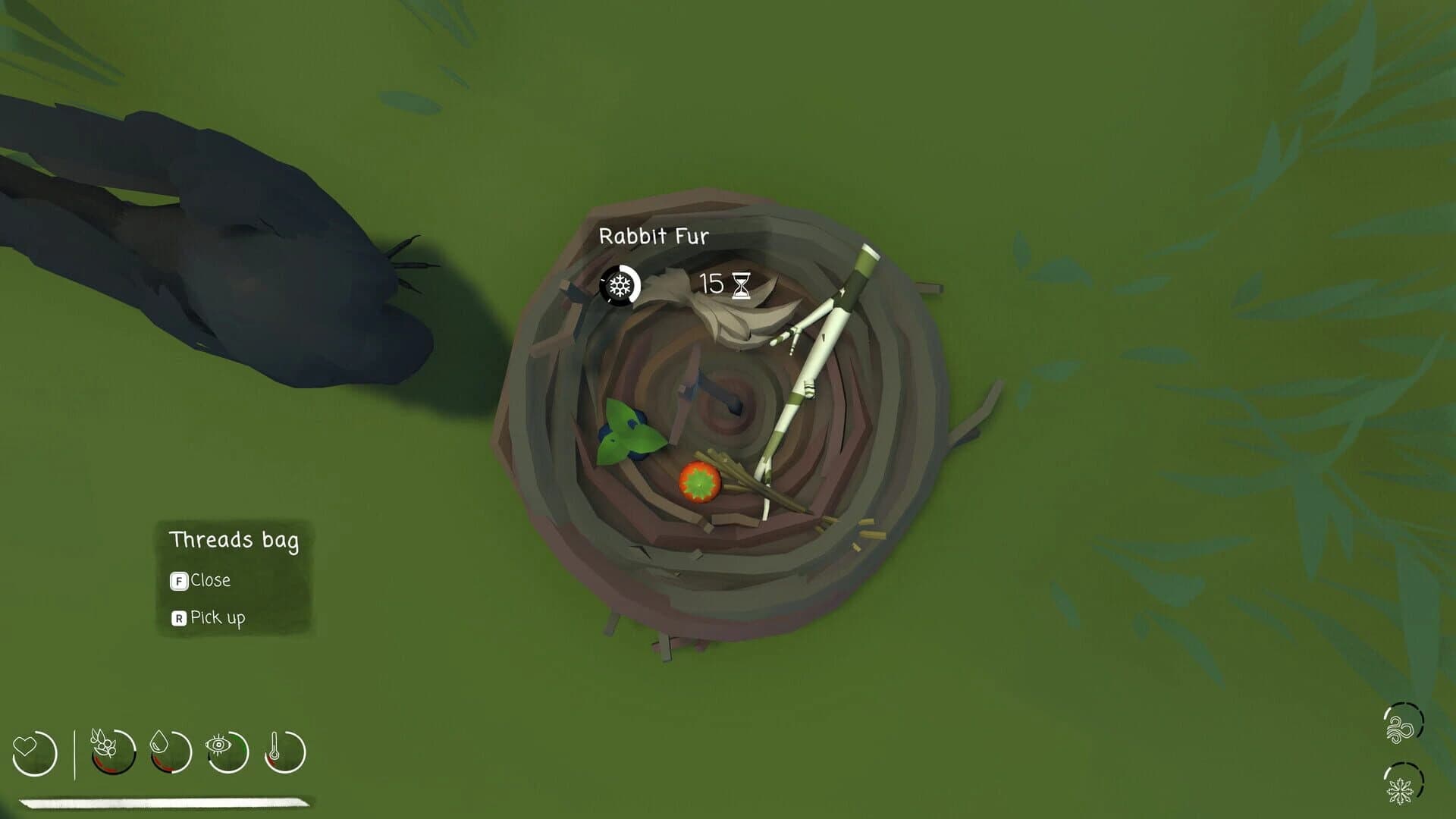Click the hourglass timer icon near 15
Viewport: 1456px width, 819px height.
[741, 284]
